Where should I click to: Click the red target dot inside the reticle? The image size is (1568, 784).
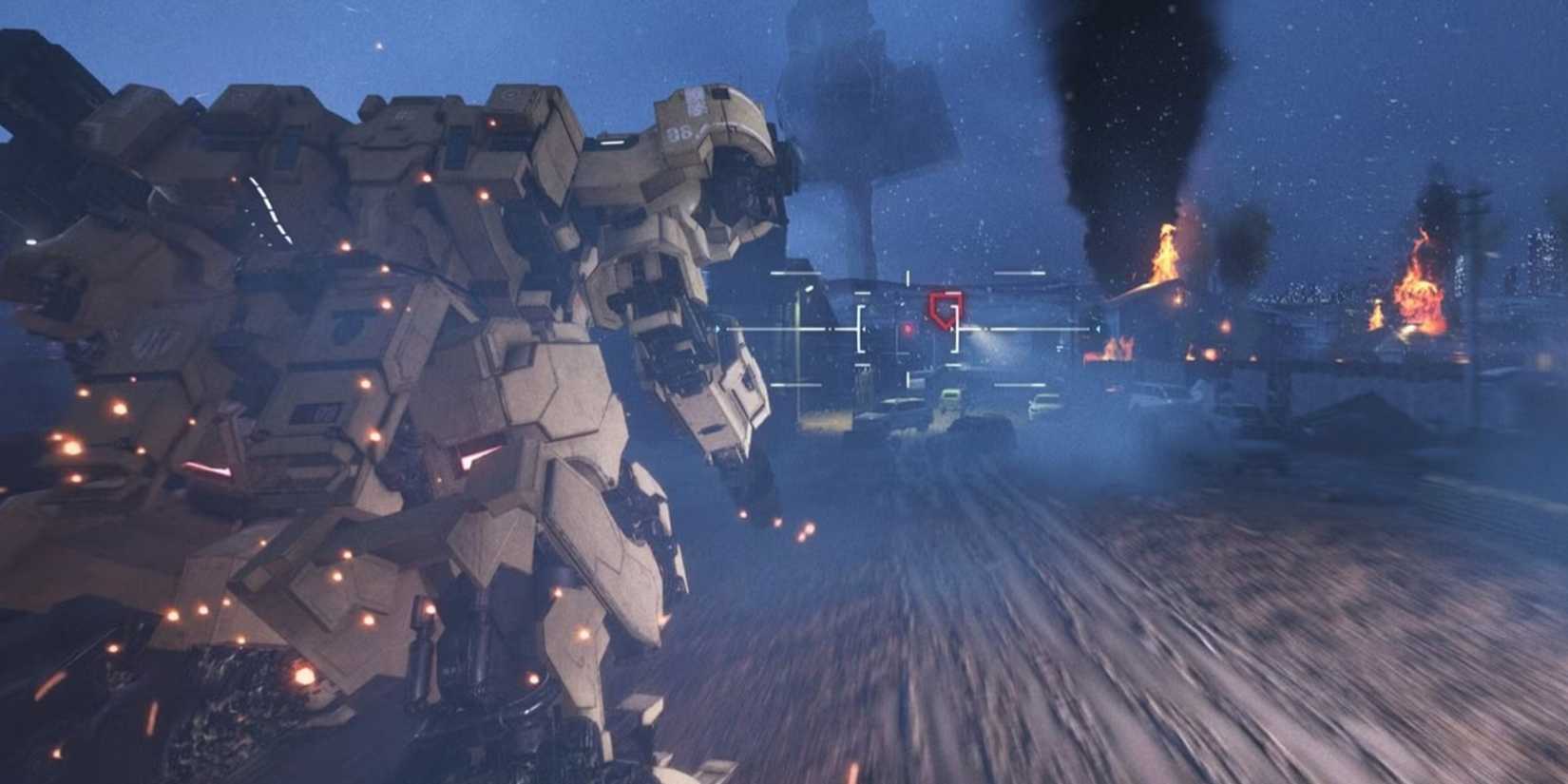point(908,329)
